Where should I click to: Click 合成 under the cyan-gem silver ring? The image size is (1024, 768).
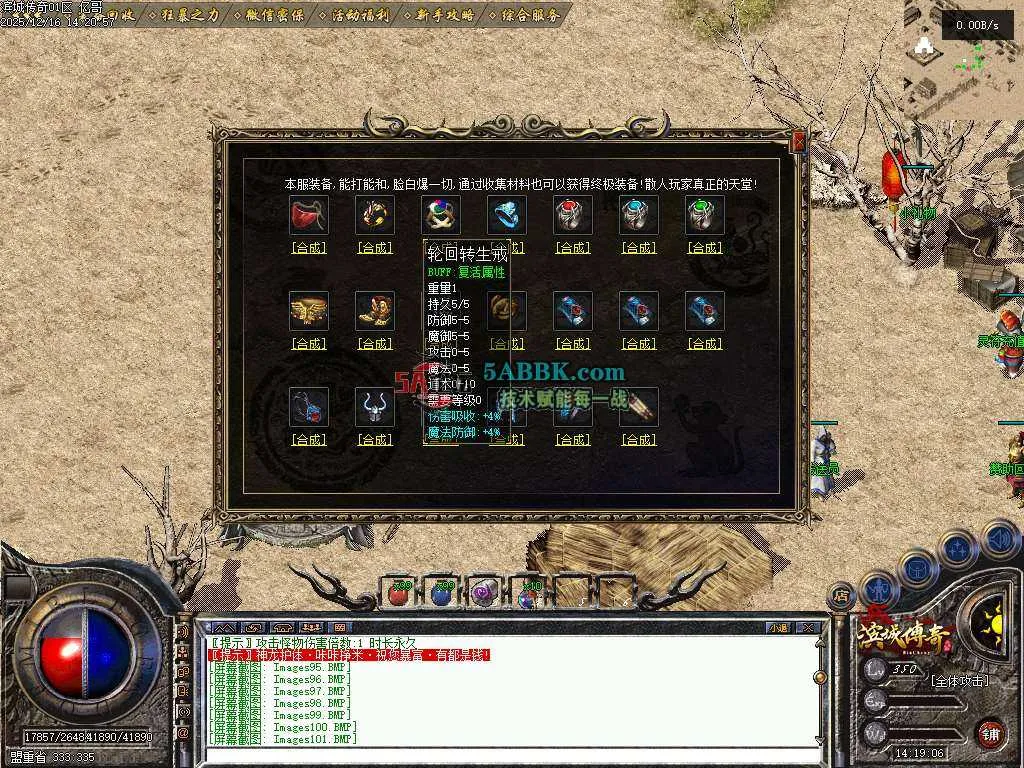pyautogui.click(x=639, y=248)
